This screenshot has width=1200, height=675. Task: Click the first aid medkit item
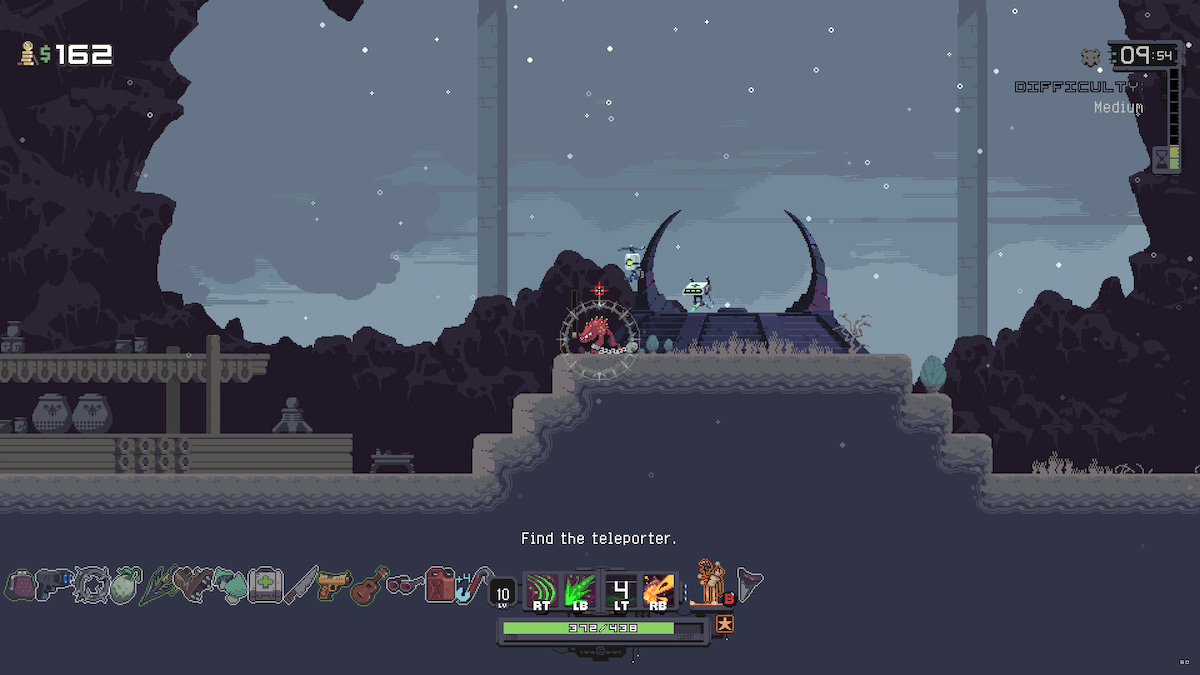point(264,585)
